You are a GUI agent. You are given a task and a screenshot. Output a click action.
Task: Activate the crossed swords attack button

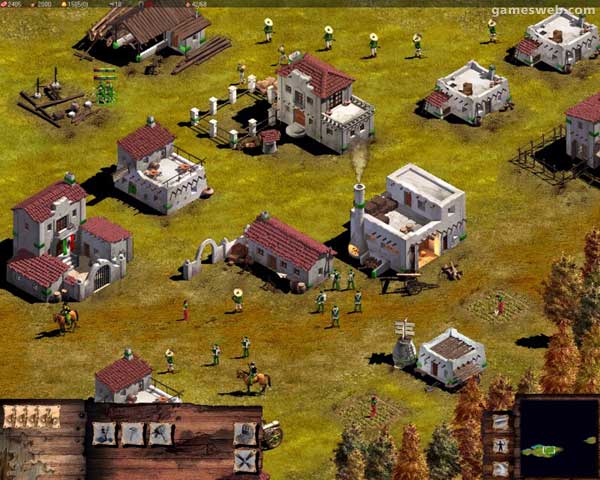(245, 460)
